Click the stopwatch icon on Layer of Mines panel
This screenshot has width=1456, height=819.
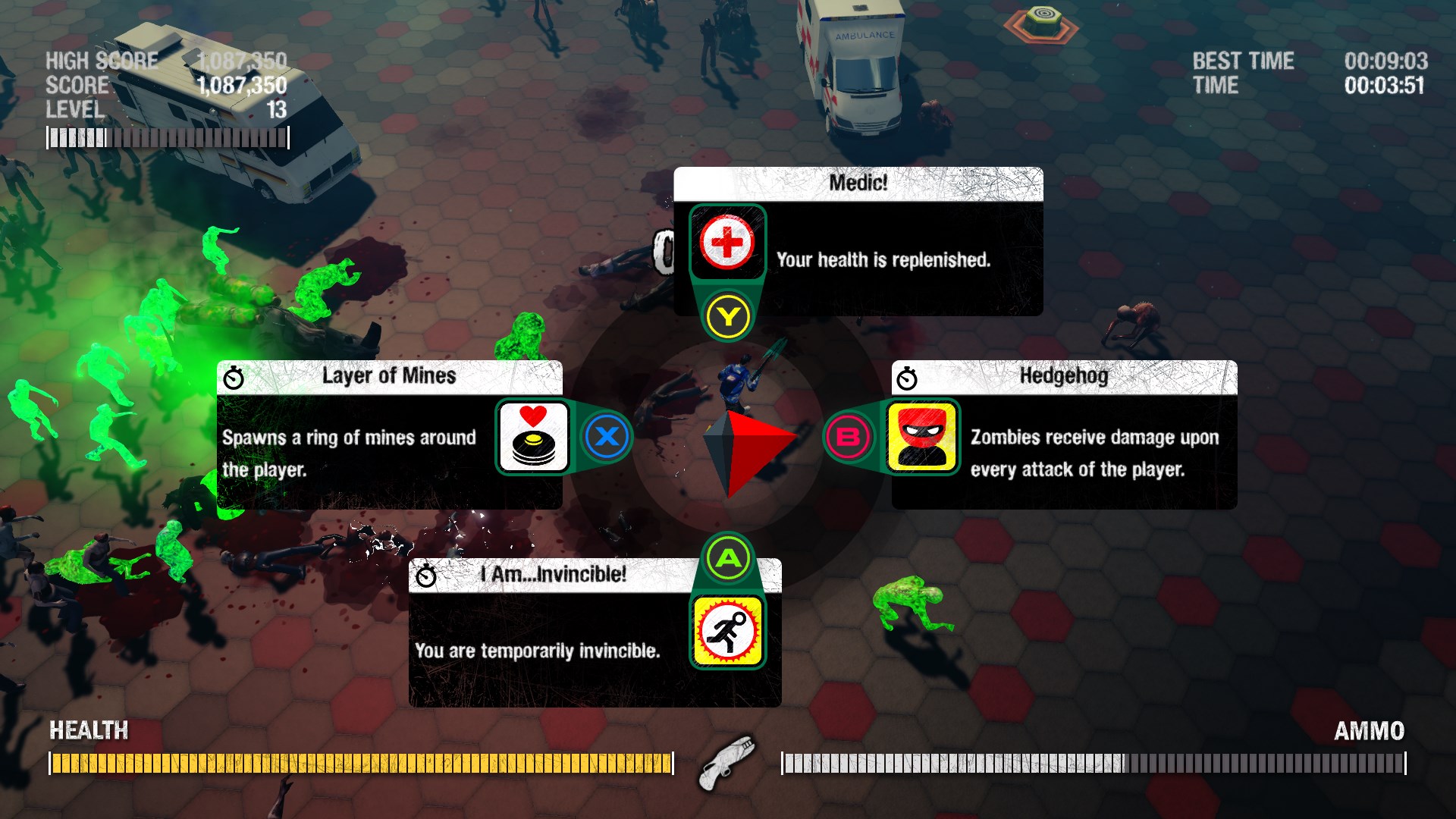[233, 376]
